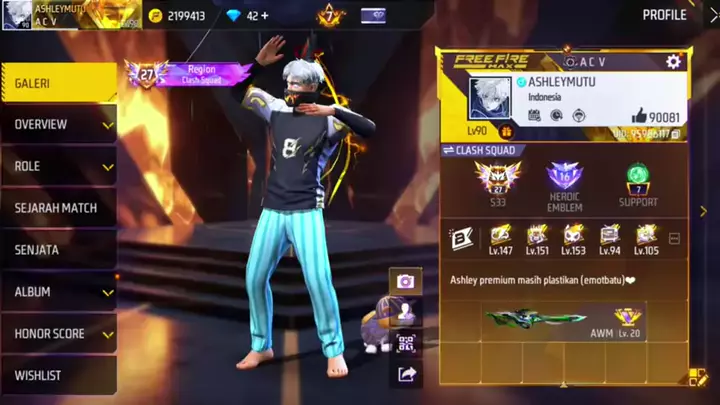Expand the Album section
This screenshot has height=405, width=720.
point(58,292)
